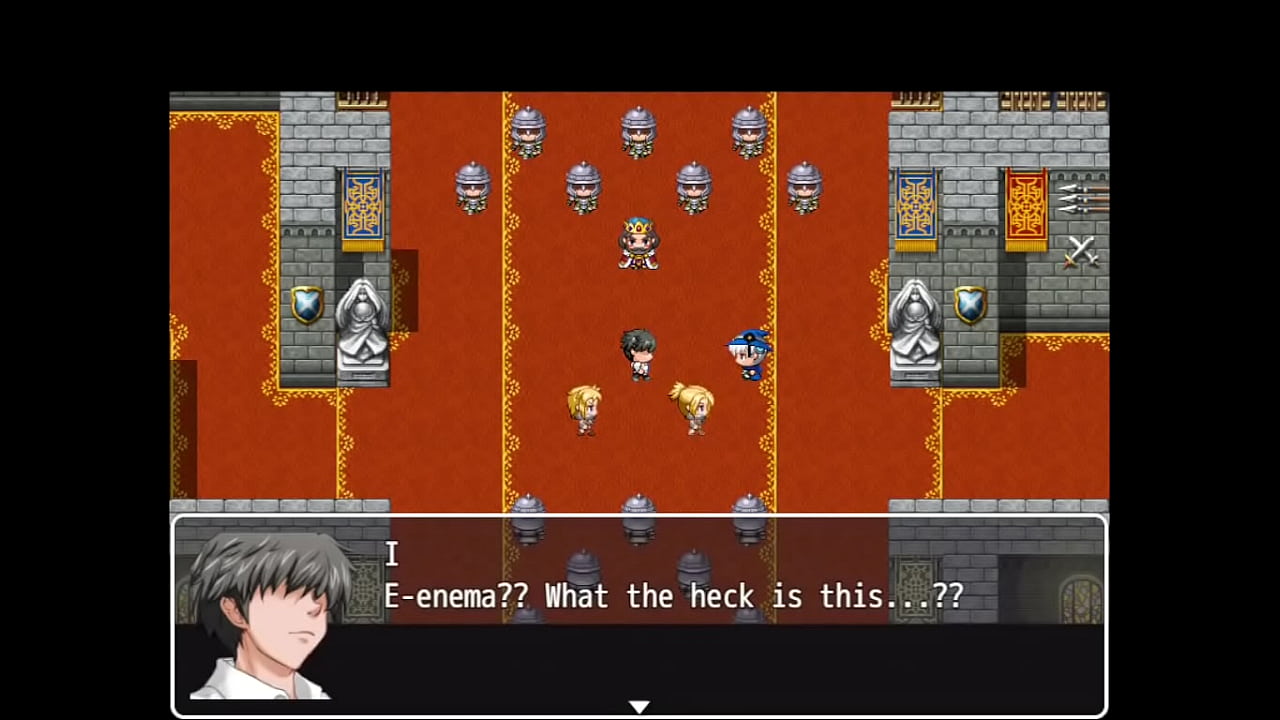
Task: Select the spear rack in the top-right corner
Action: point(1085,200)
